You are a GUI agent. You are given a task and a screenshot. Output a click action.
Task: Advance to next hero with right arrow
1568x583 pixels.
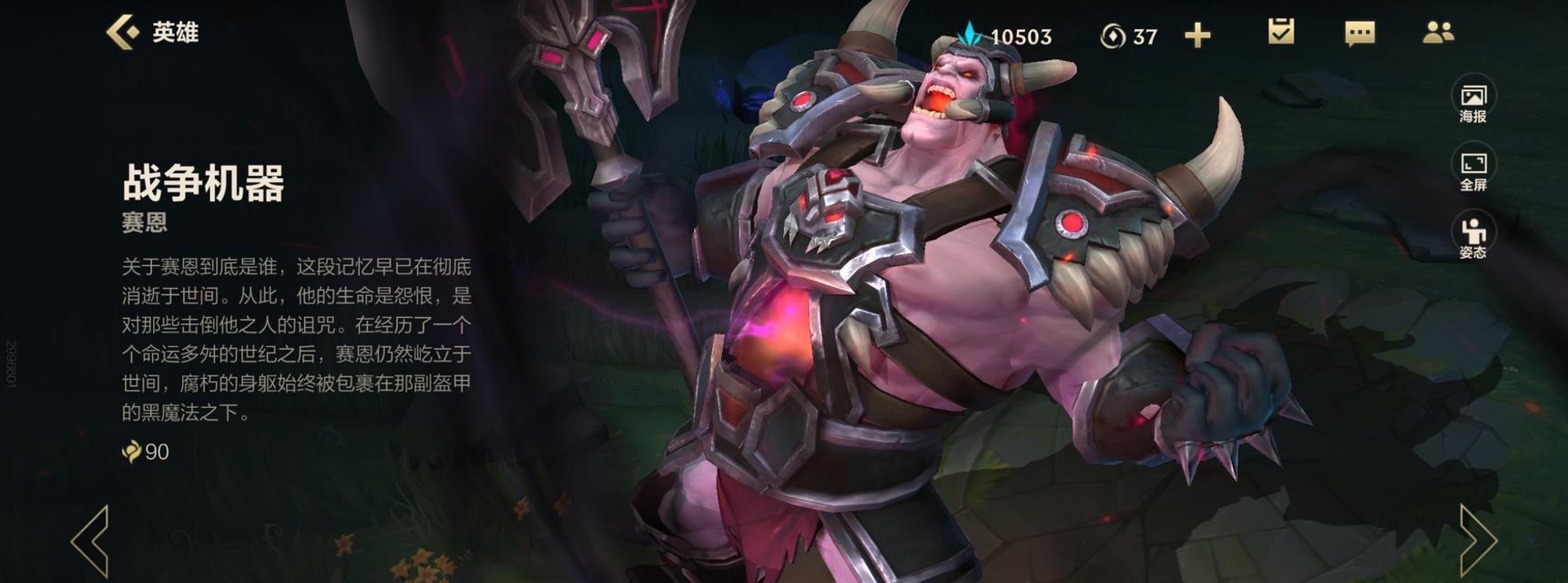[1477, 540]
